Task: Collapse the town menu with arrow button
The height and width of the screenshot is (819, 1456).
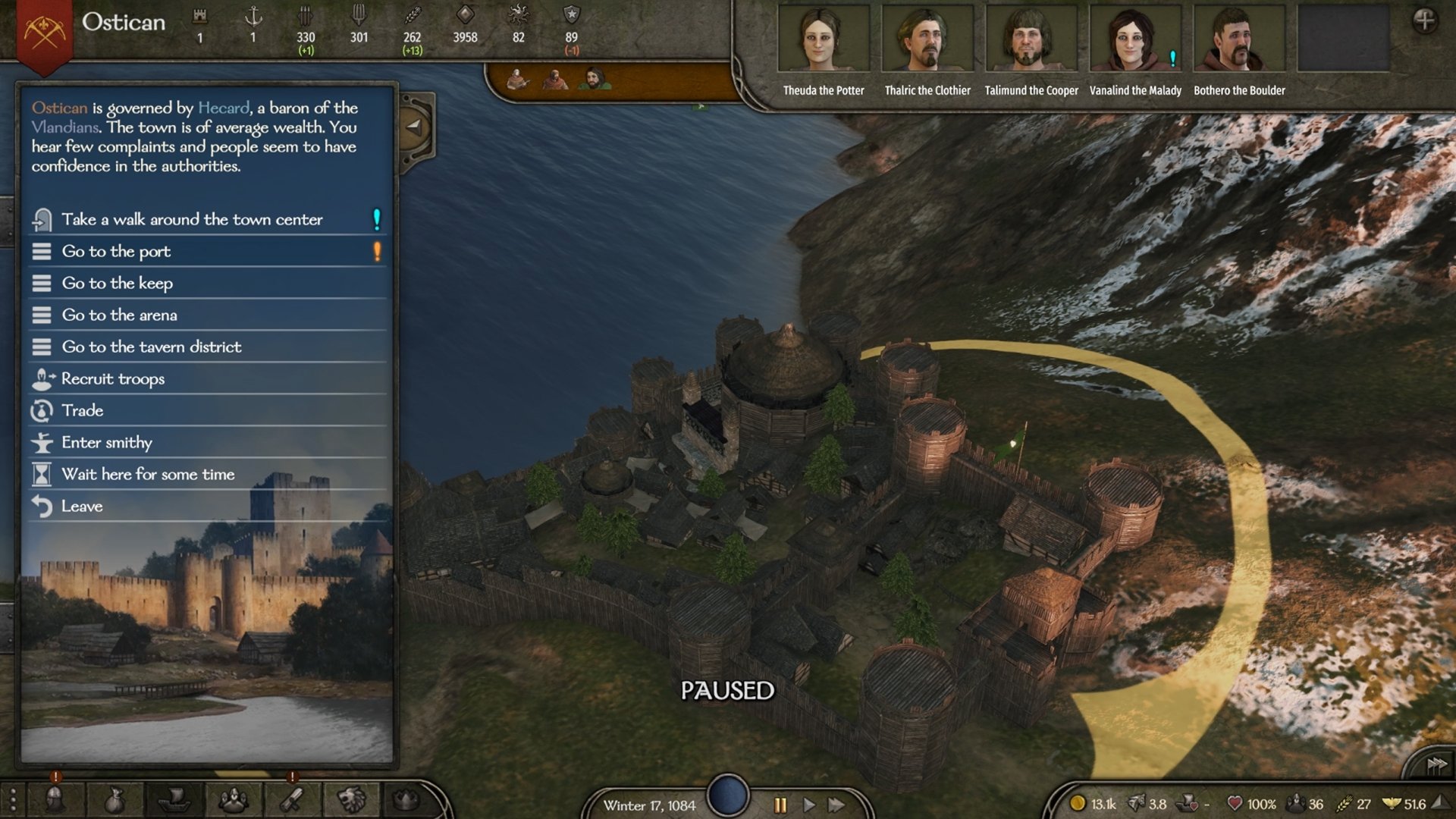Action: pos(415,127)
